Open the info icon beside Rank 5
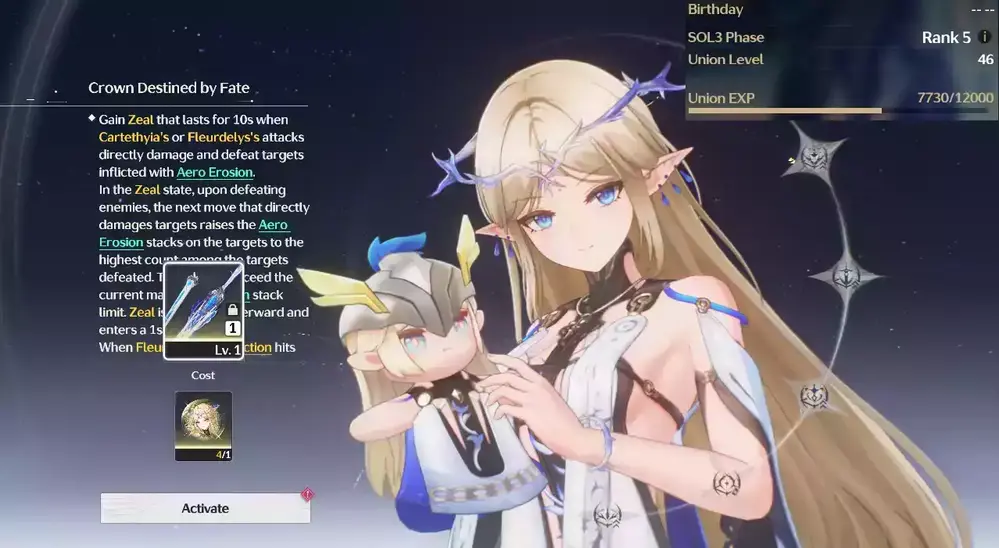The height and width of the screenshot is (548, 999). pyautogui.click(x=985, y=37)
